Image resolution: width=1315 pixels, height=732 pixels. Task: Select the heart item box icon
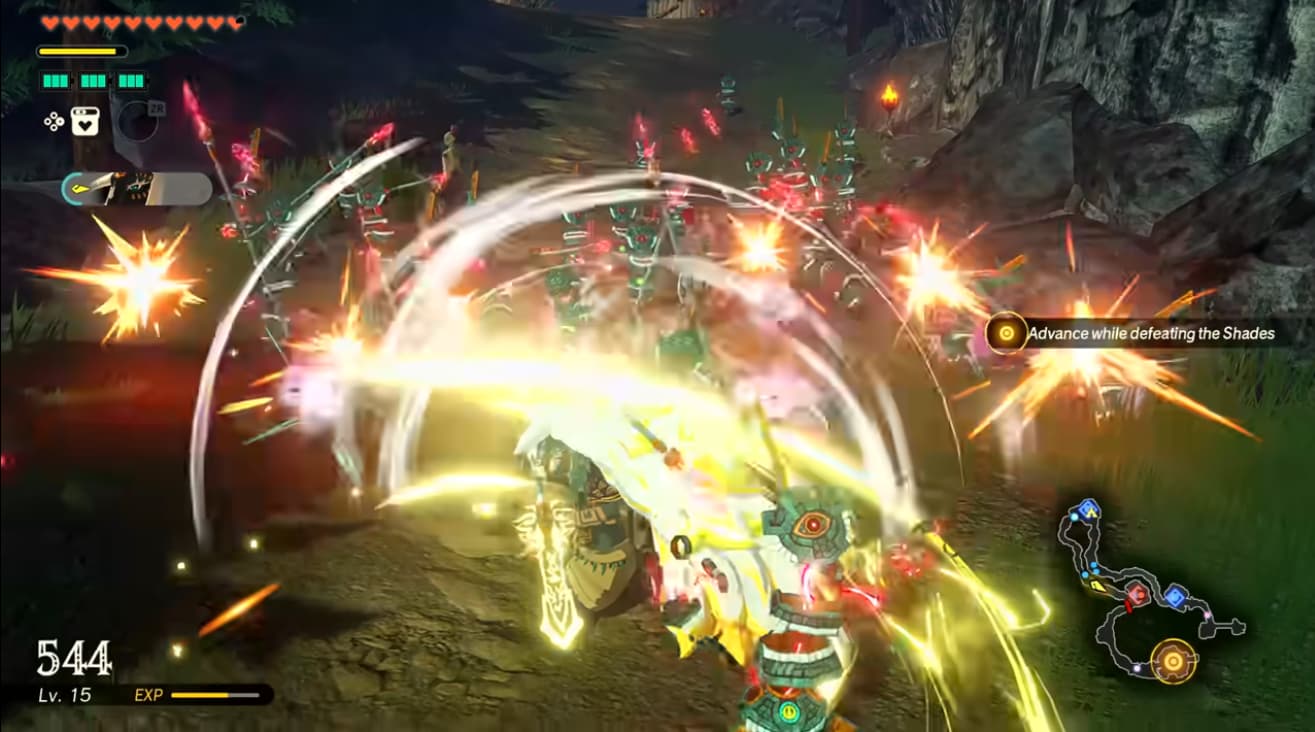83,122
